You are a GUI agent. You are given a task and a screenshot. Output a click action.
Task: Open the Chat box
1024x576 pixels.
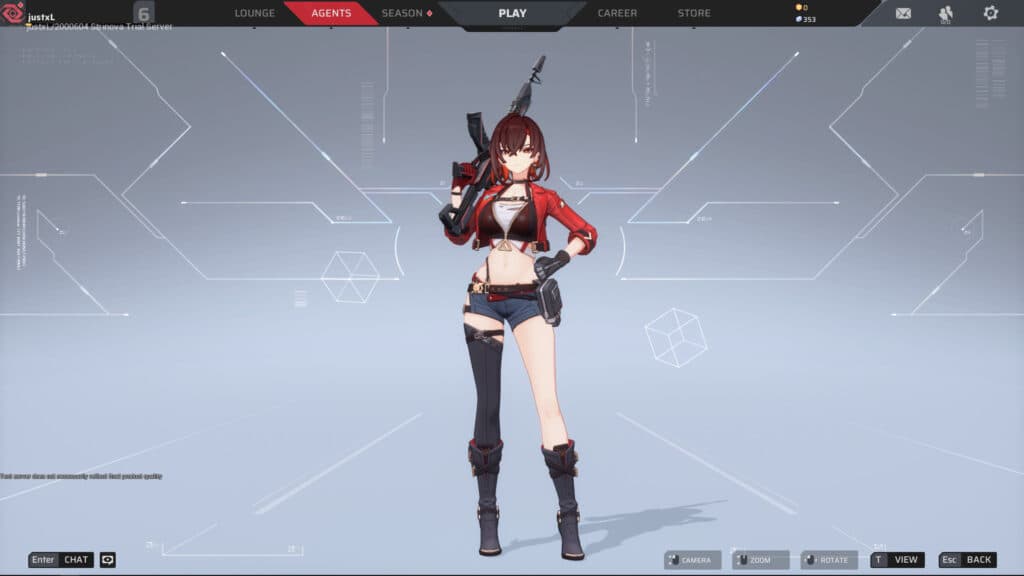(61, 560)
